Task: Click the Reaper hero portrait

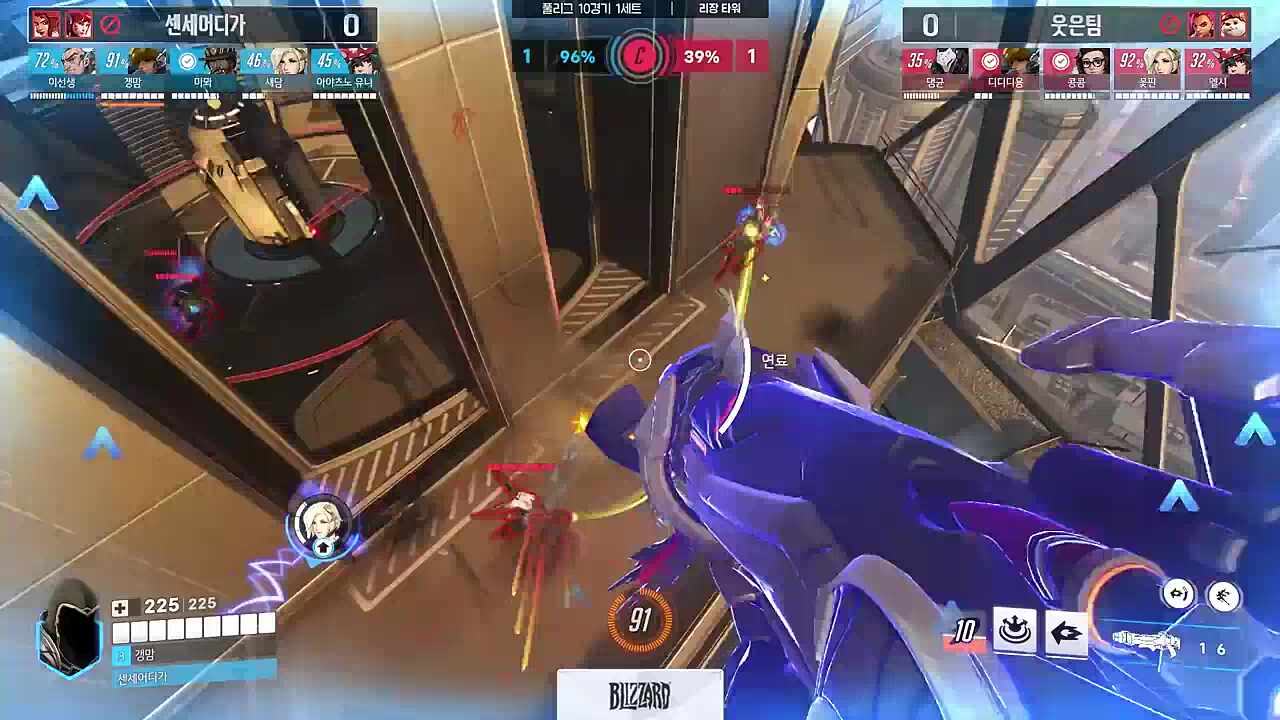Action: coord(70,628)
